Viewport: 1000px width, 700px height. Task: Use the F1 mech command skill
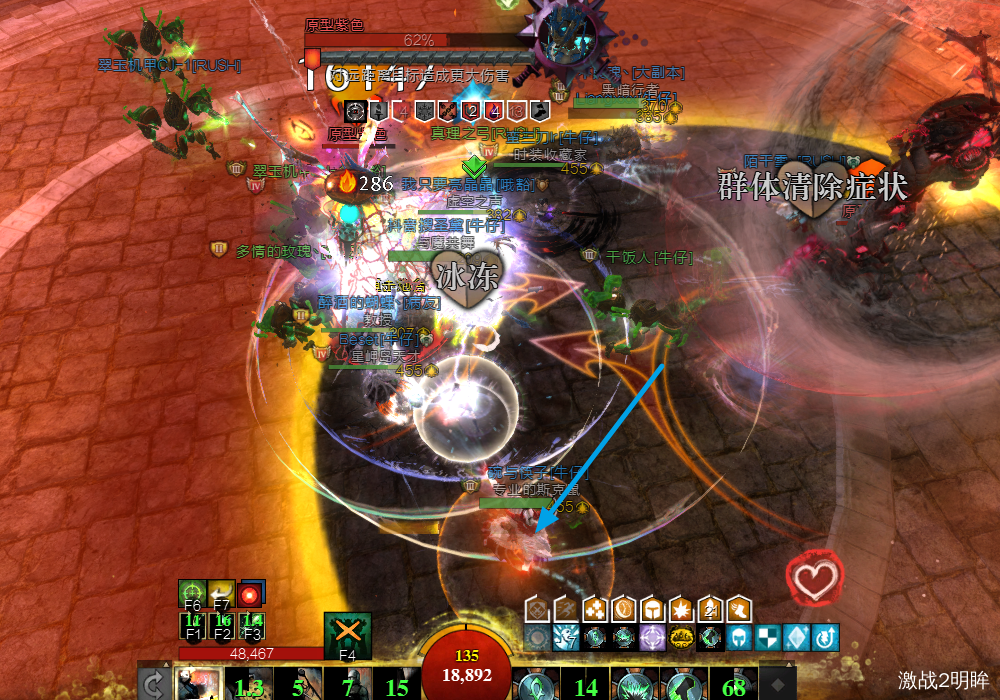pyautogui.click(x=192, y=625)
